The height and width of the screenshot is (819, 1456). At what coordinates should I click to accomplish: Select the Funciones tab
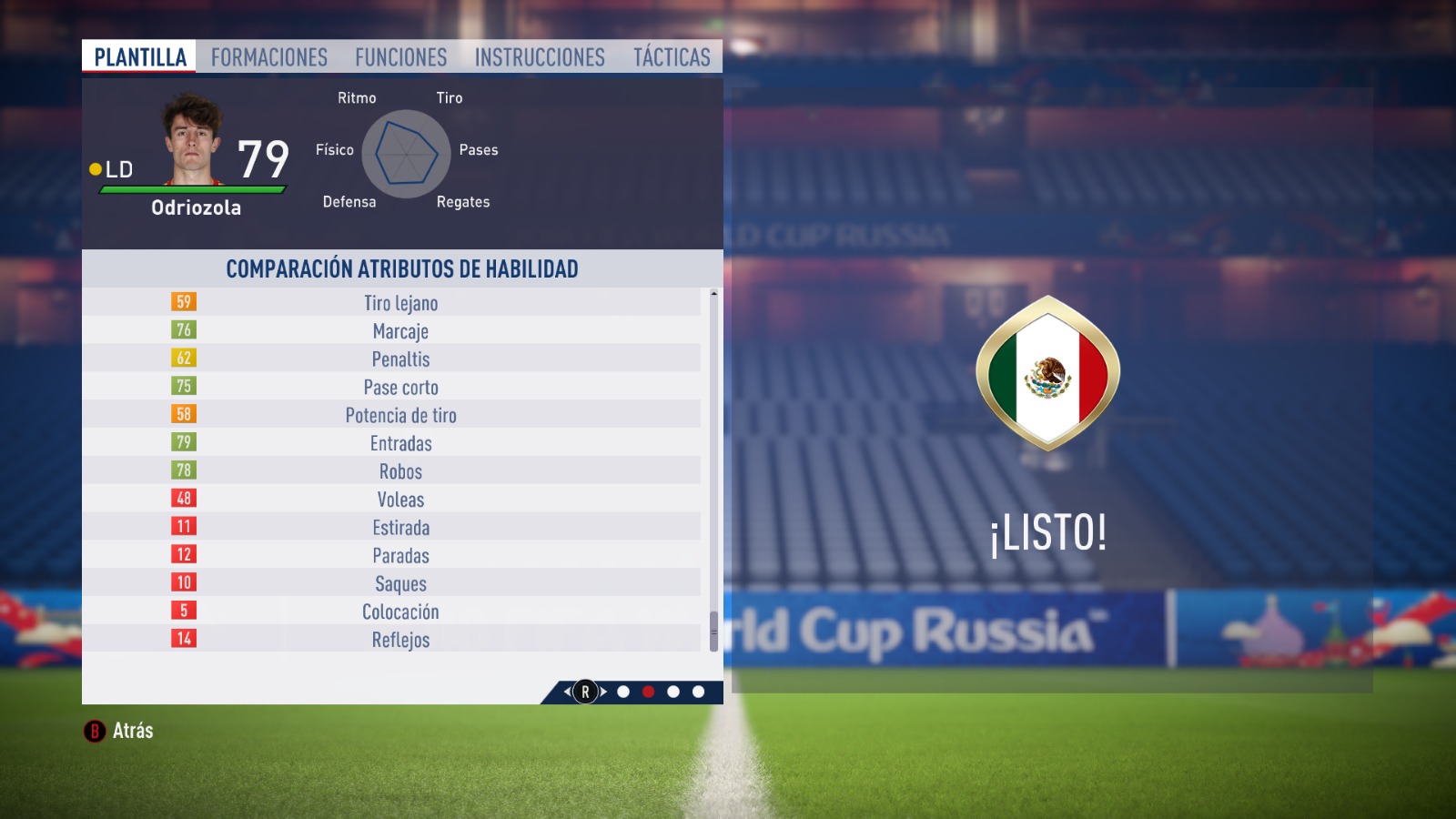tap(400, 57)
